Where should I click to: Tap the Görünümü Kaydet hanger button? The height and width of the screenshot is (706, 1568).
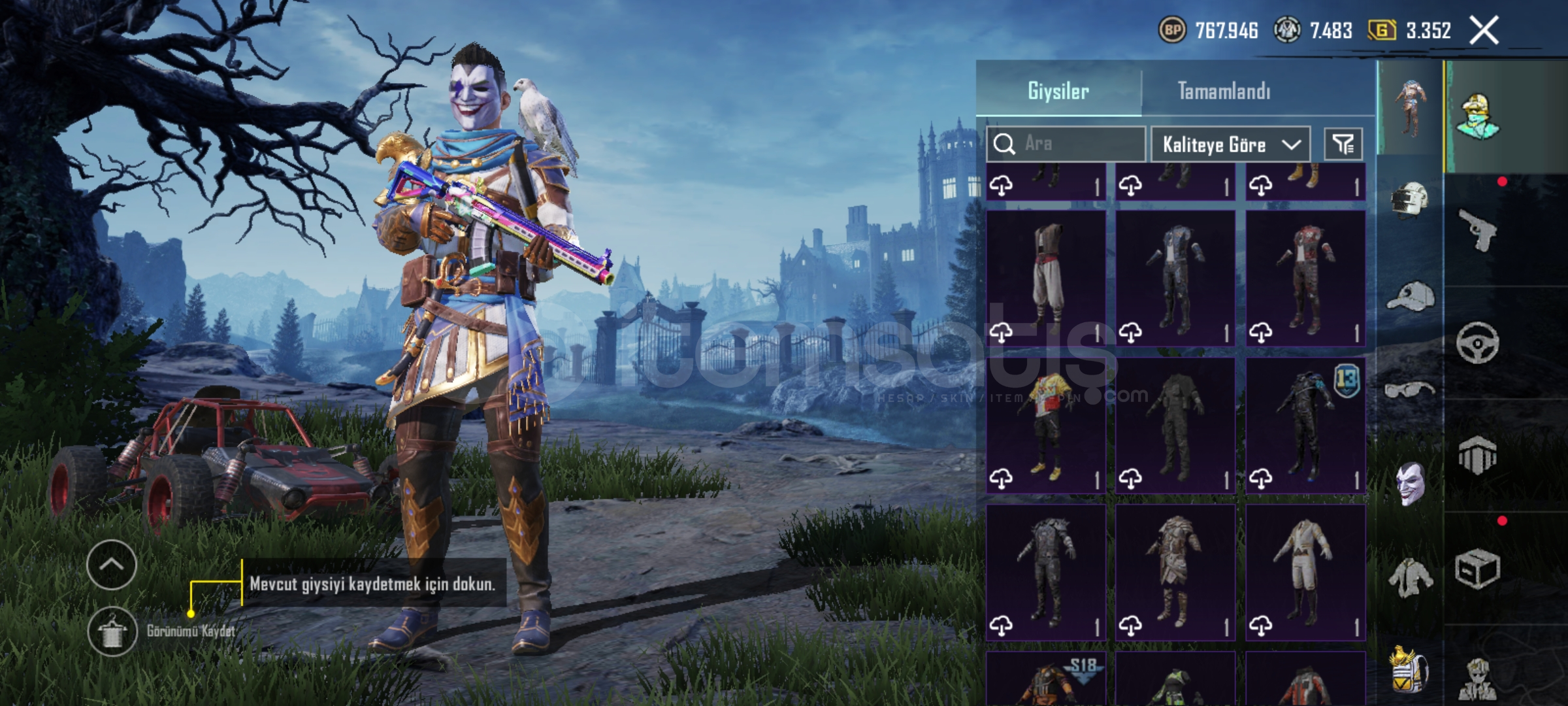pos(112,631)
